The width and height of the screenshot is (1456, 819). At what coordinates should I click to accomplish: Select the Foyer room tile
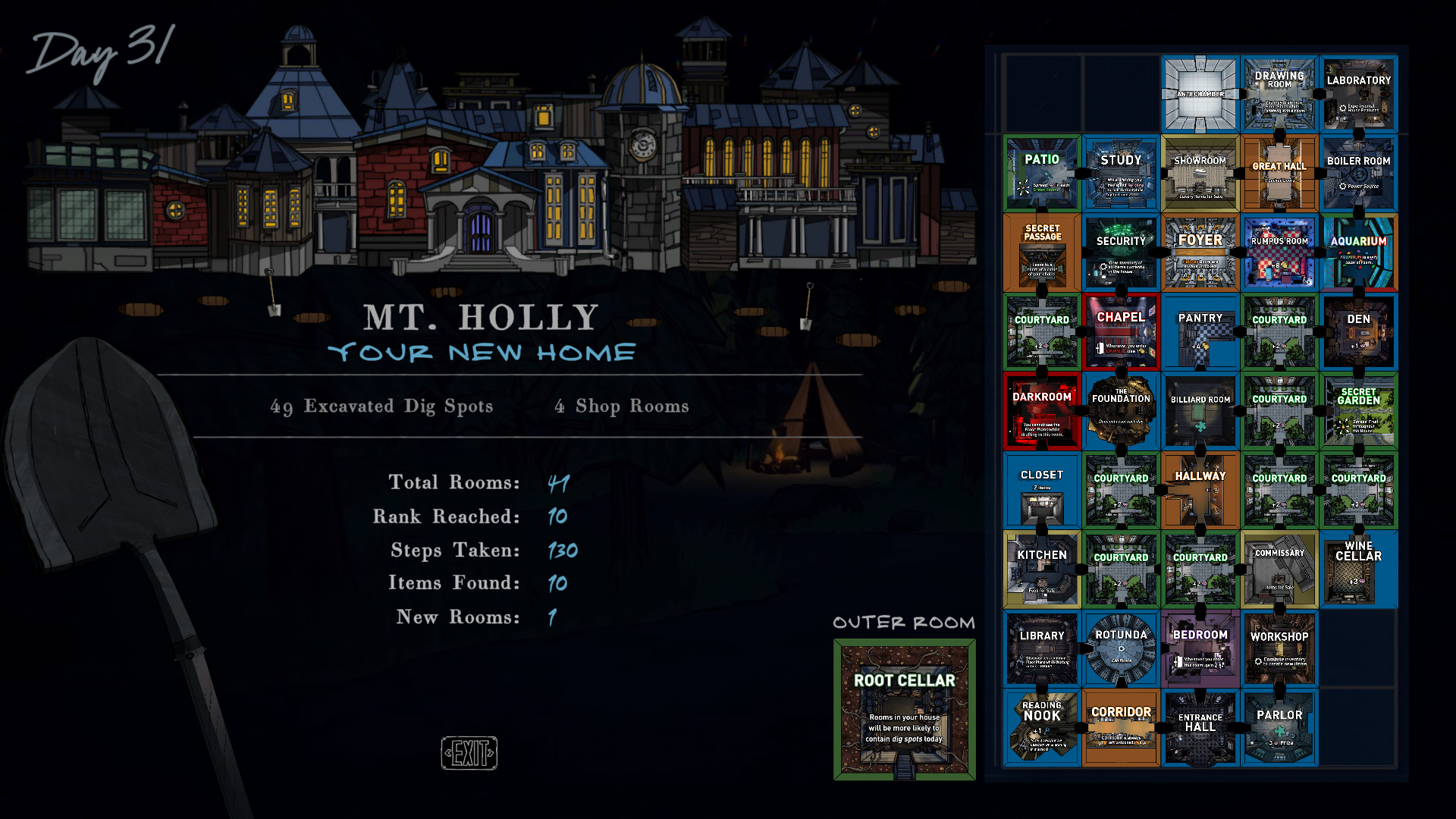1200,253
